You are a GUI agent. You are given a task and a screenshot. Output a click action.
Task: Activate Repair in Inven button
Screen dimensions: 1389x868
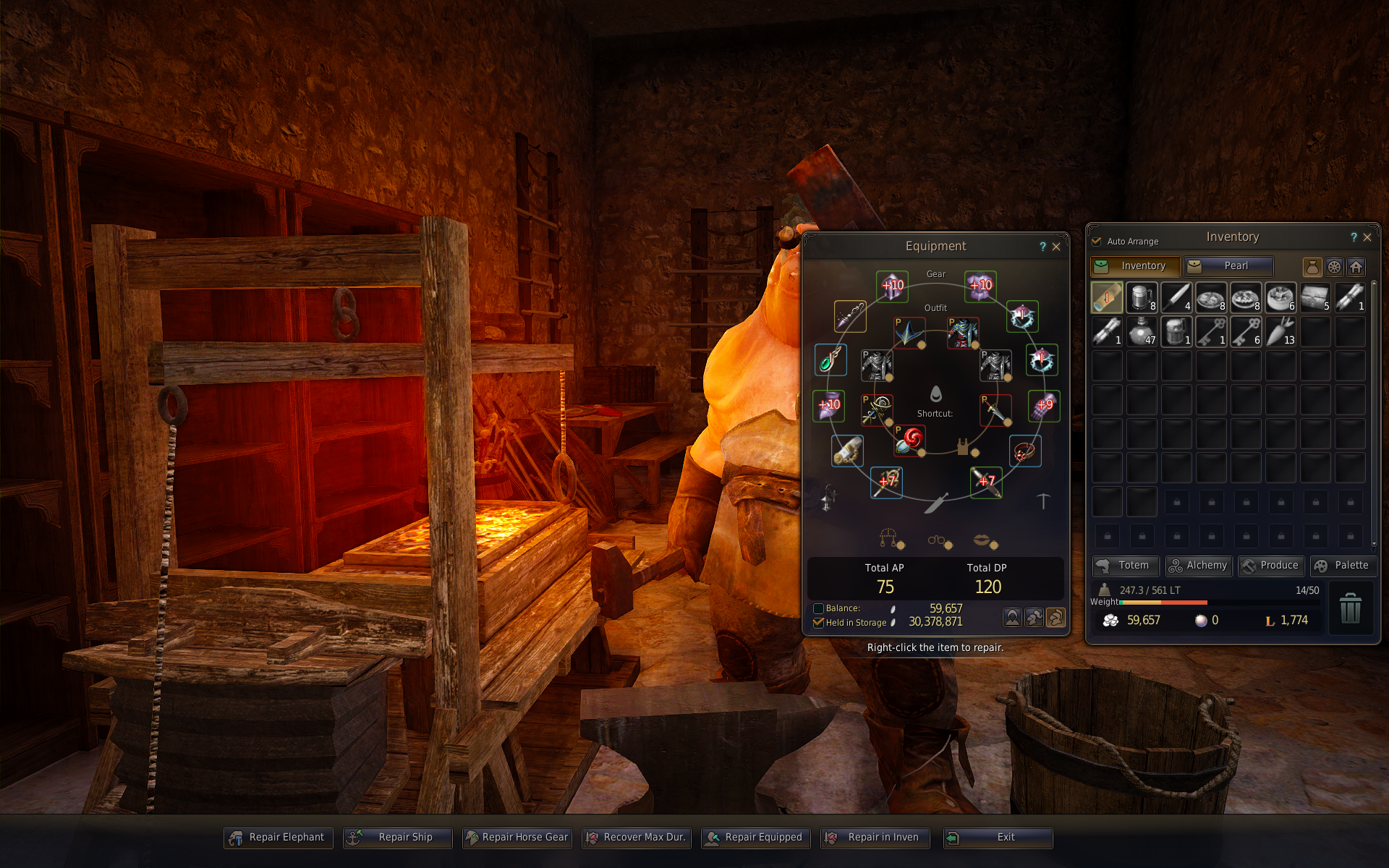[x=875, y=838]
